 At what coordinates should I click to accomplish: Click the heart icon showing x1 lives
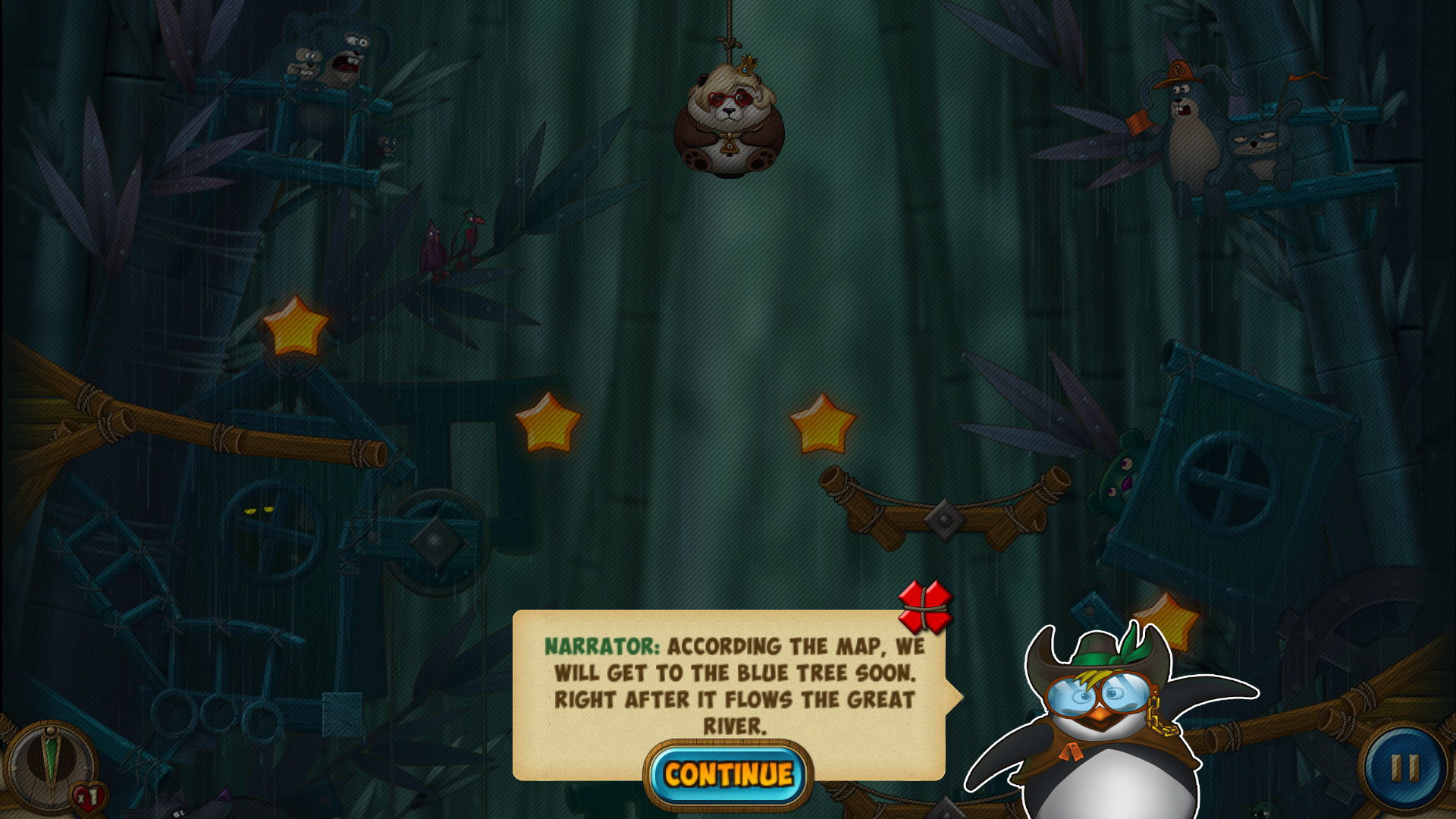tap(86, 797)
